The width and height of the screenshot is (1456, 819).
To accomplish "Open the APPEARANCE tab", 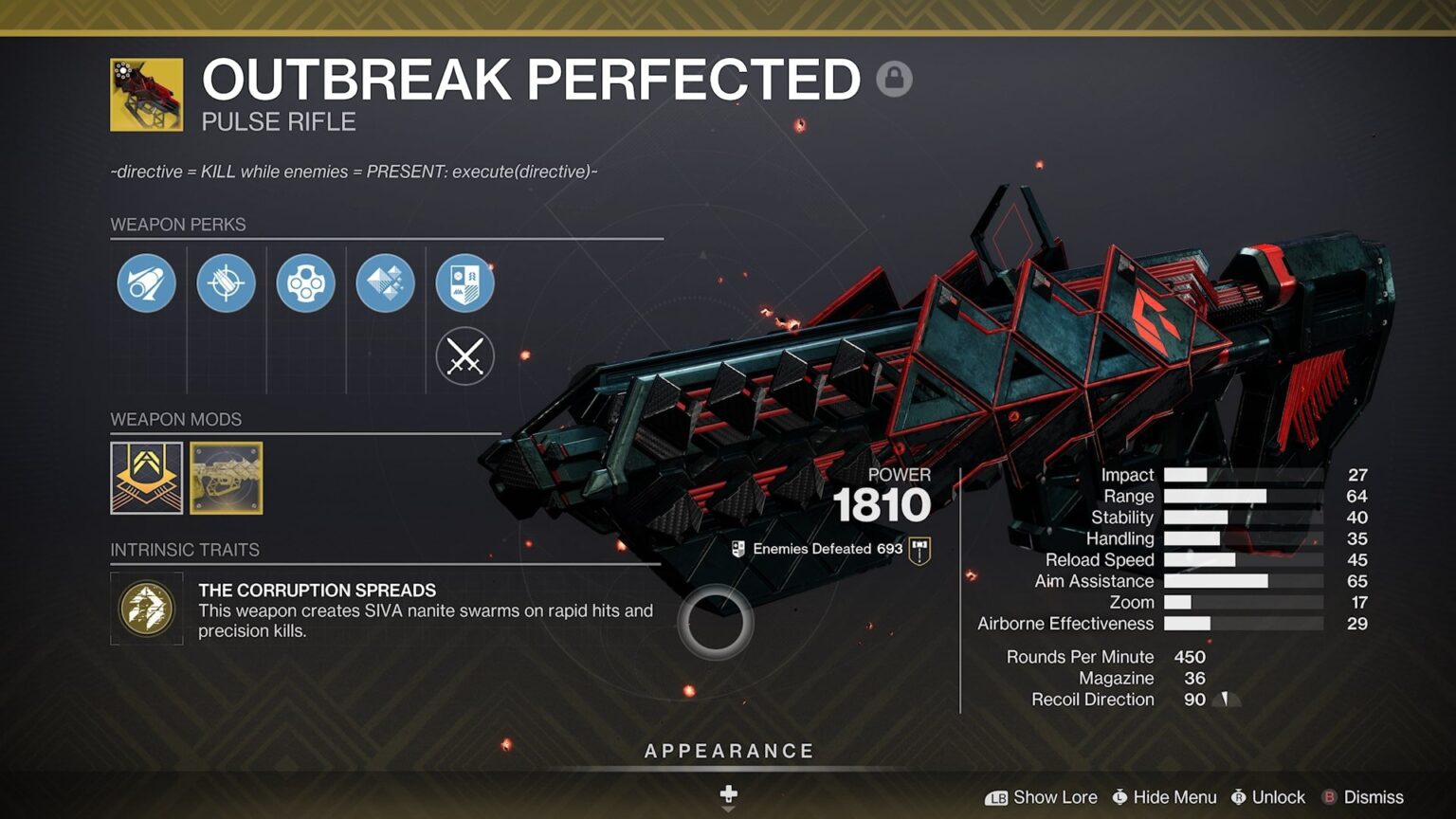I will [x=728, y=750].
